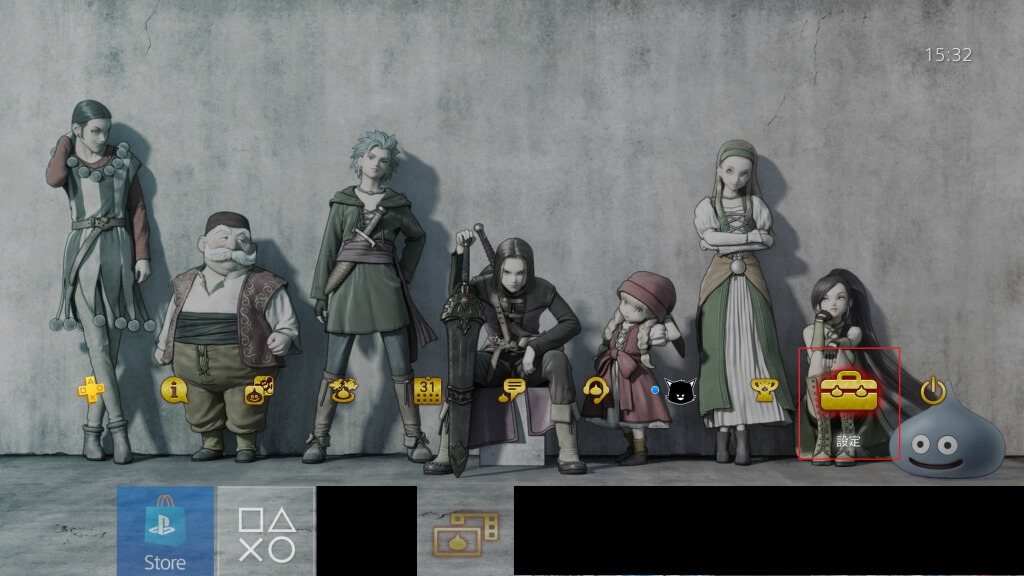Screen dimensions: 1024x576
Task: Open the Capture Gallery tile
Action: [x=465, y=531]
